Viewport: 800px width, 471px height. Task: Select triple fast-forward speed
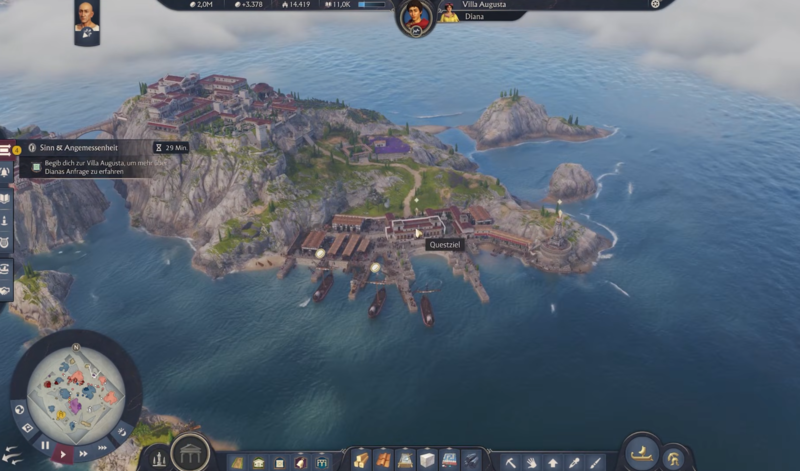click(104, 446)
